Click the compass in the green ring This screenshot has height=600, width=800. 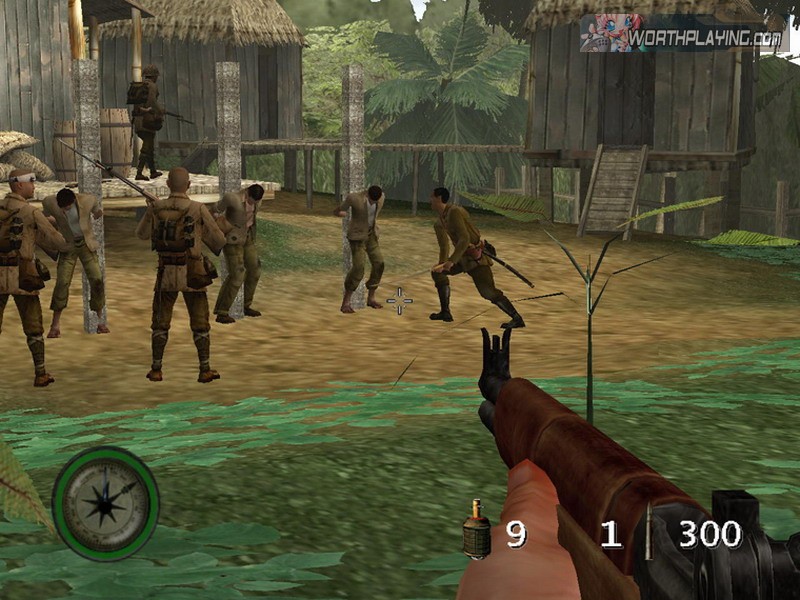tap(105, 503)
